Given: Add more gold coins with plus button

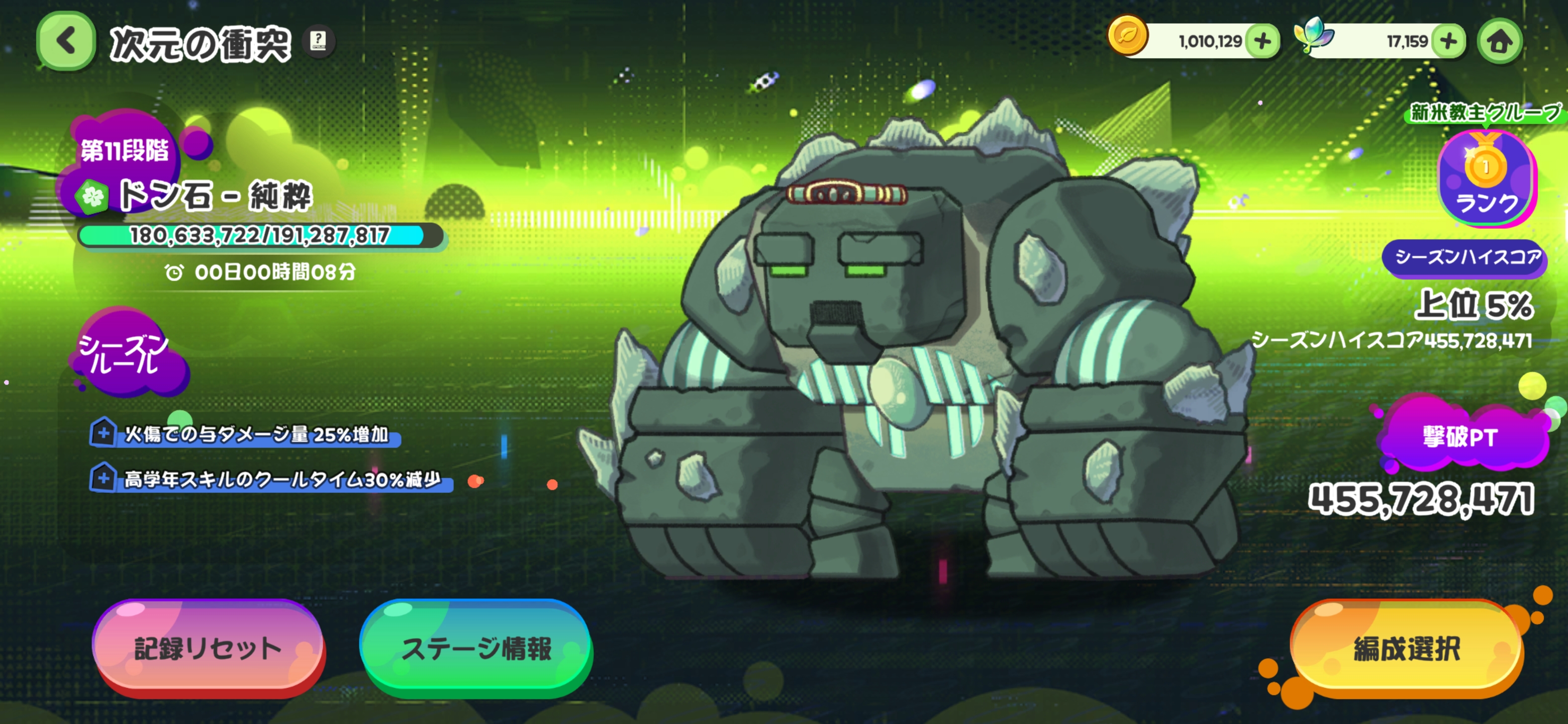Looking at the screenshot, I should coord(1262,41).
